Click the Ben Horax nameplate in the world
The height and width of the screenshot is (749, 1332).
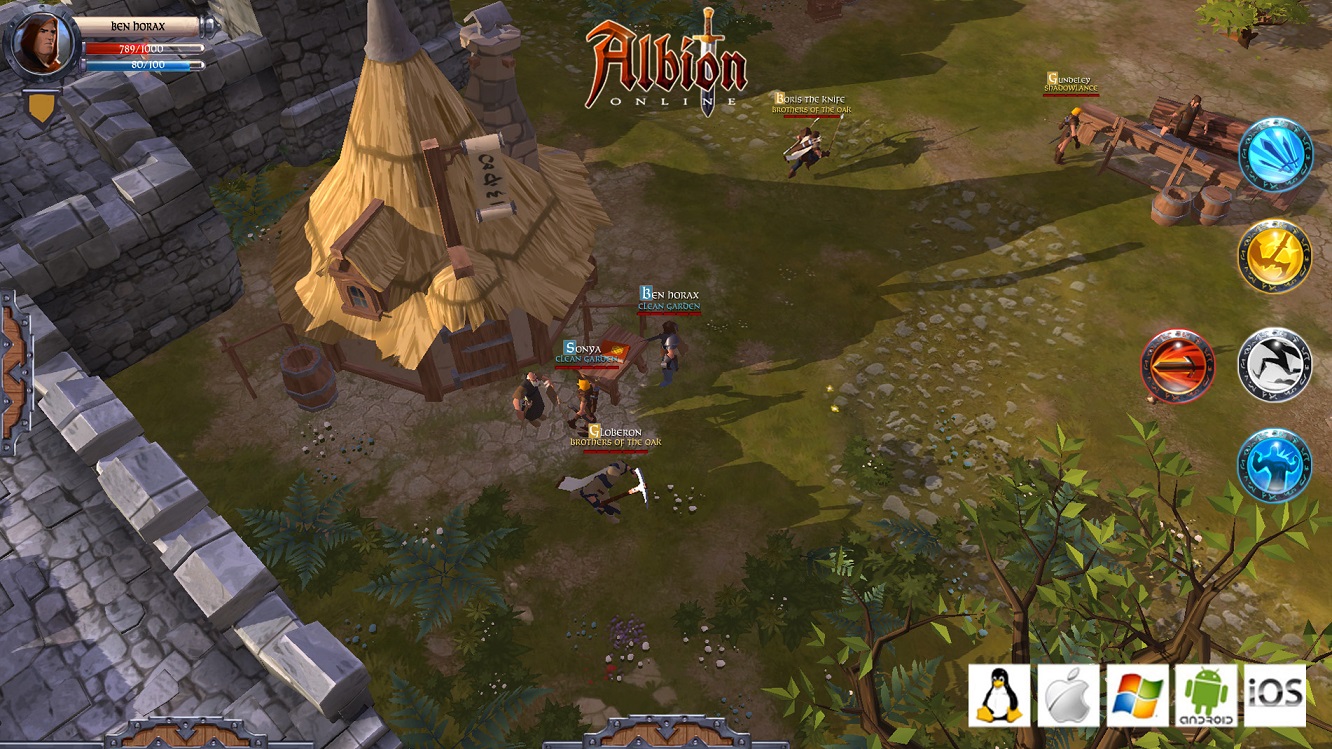pos(668,296)
